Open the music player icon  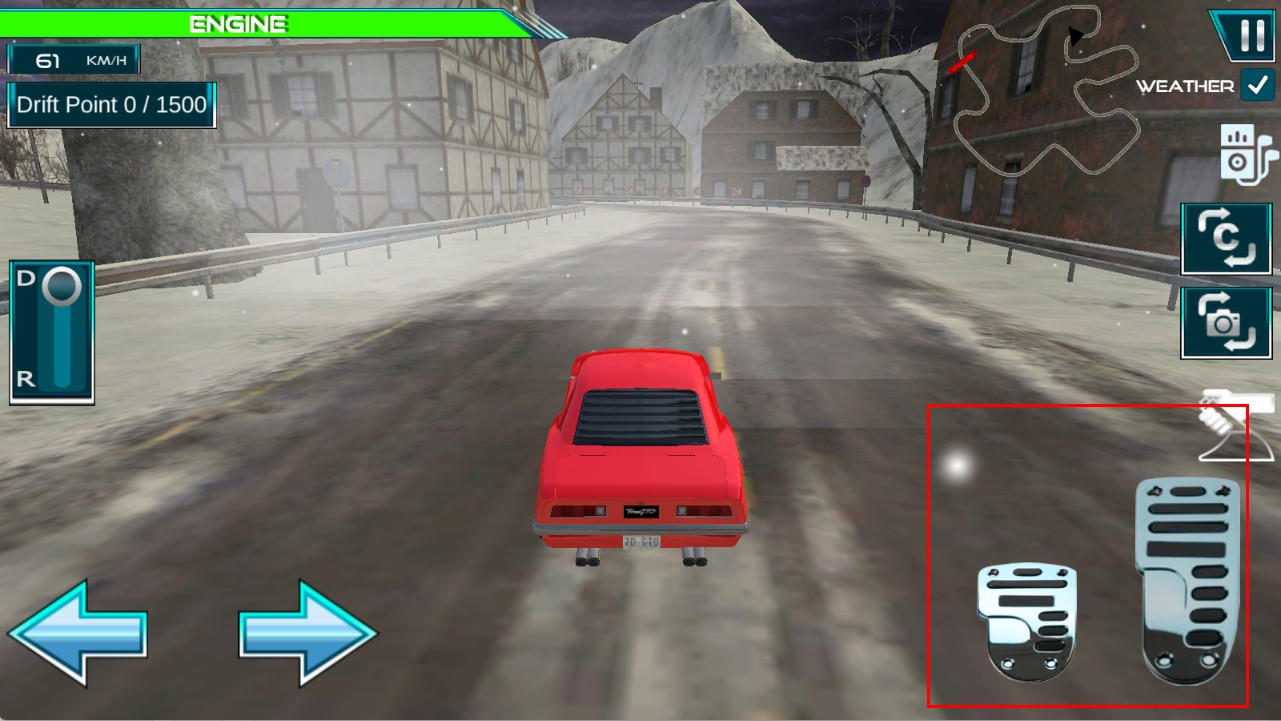click(1248, 155)
